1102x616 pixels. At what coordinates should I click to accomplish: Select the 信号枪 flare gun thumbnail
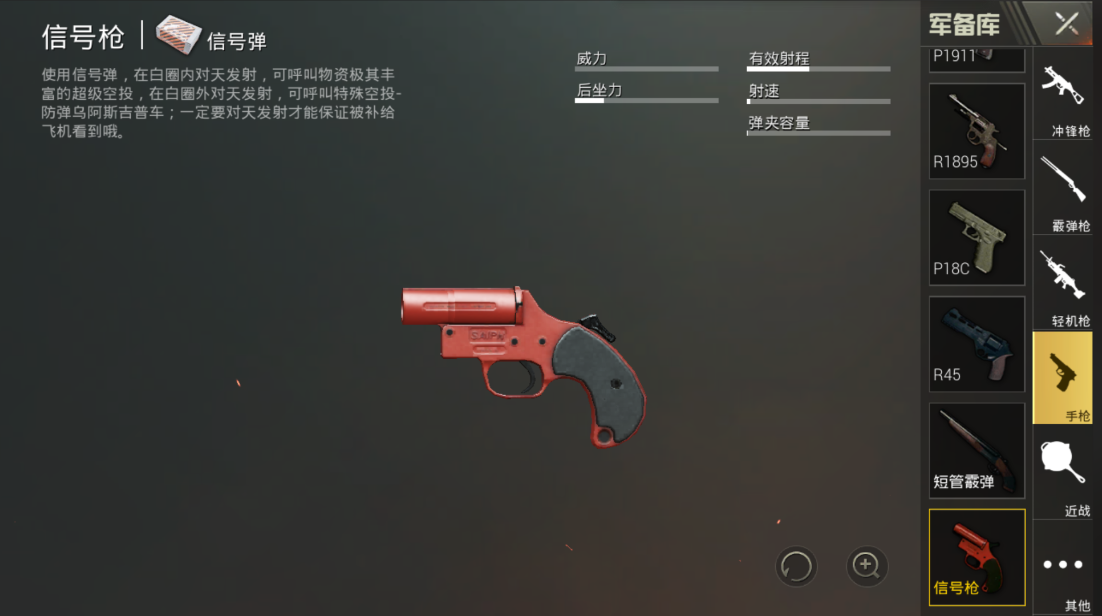[977, 557]
